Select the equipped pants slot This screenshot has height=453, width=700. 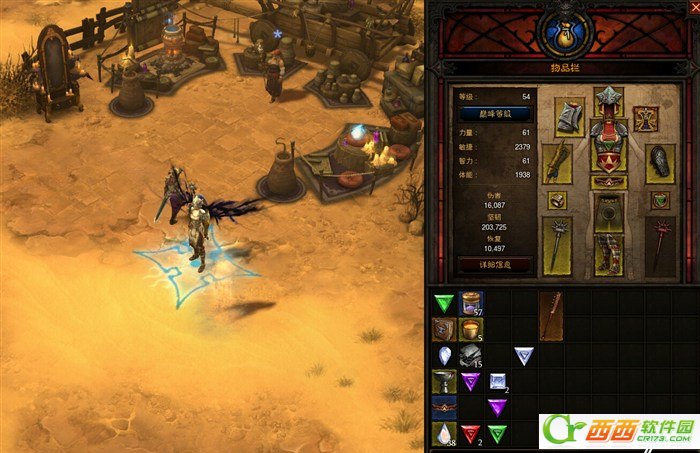(x=608, y=212)
